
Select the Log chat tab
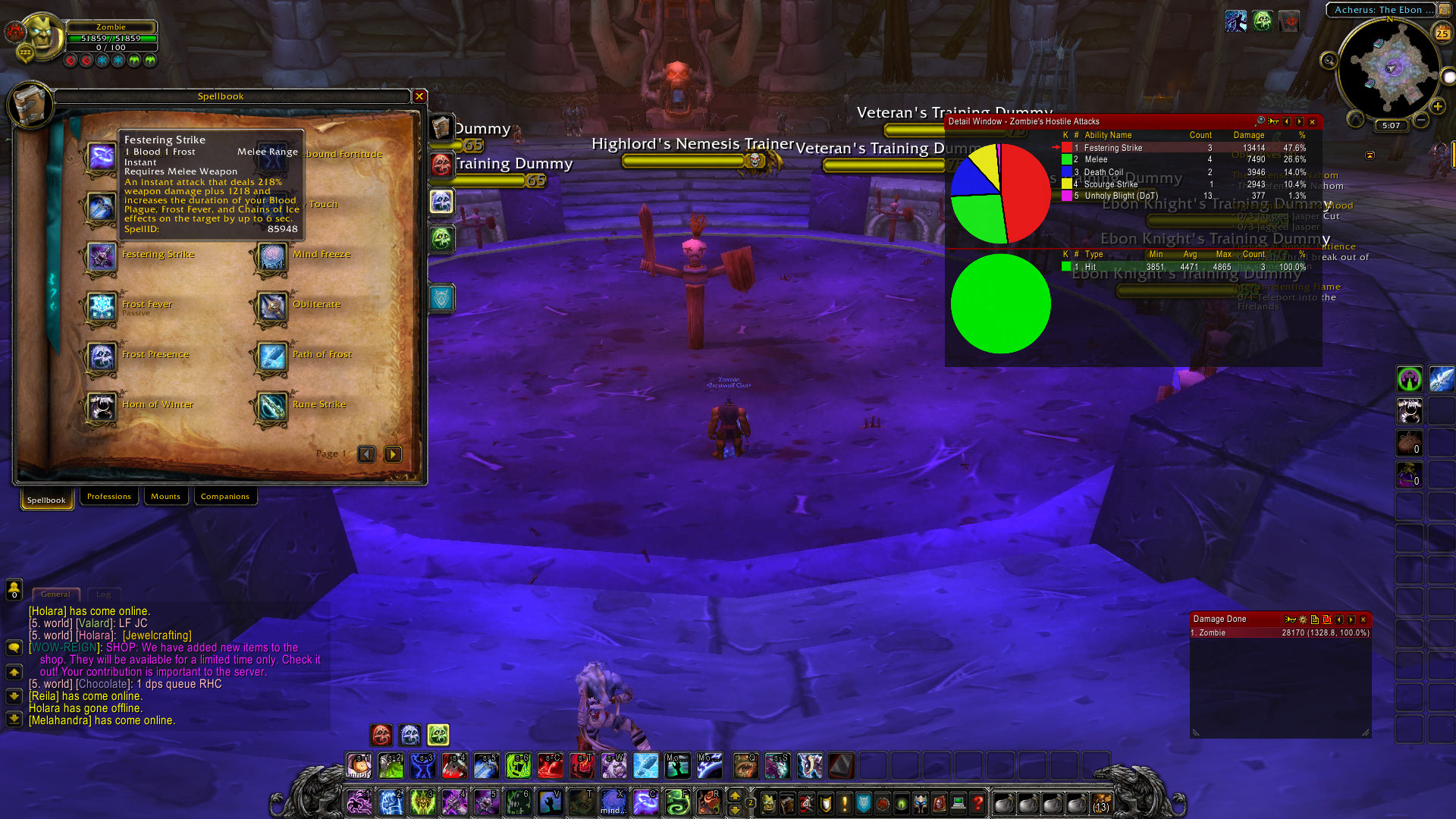[103, 595]
